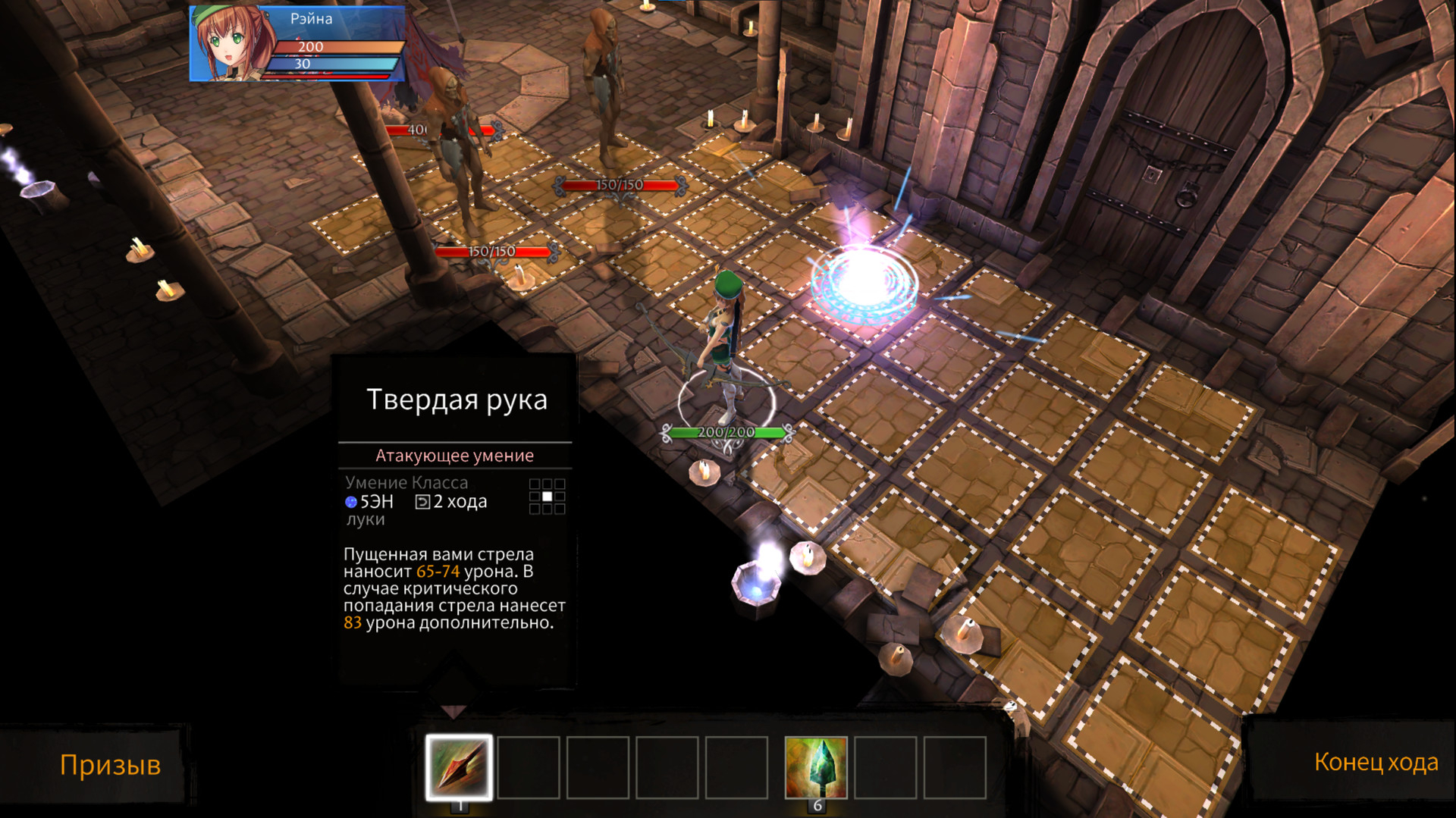
Task: Use the green crystal item slot
Action: click(x=816, y=766)
